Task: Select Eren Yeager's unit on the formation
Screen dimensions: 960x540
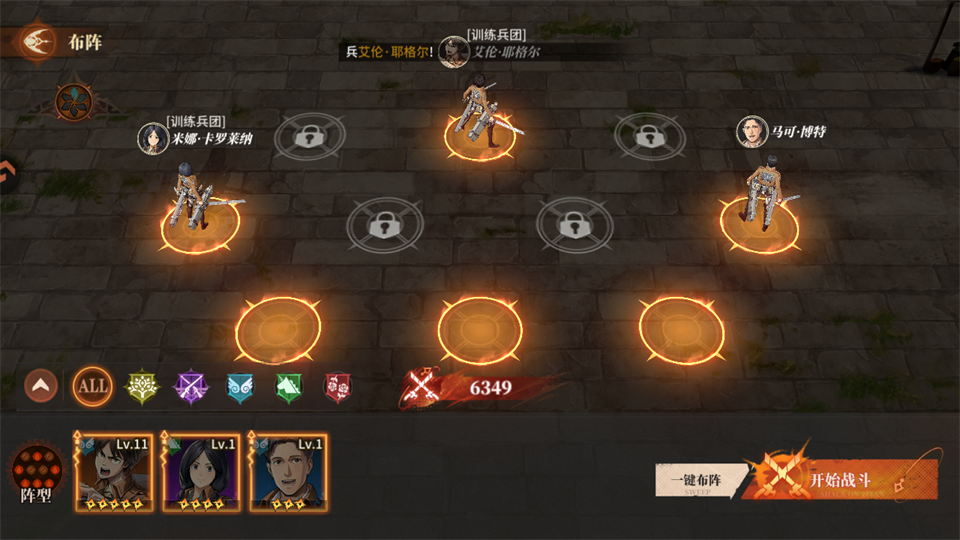Action: tap(480, 118)
